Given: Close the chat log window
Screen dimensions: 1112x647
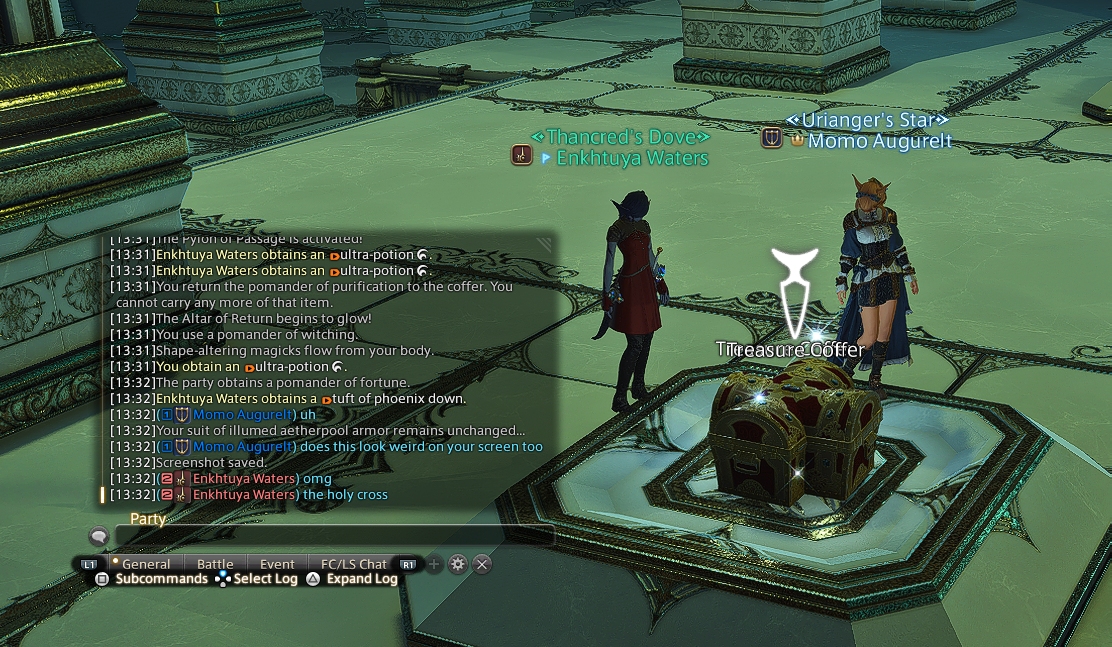Looking at the screenshot, I should point(482,564).
